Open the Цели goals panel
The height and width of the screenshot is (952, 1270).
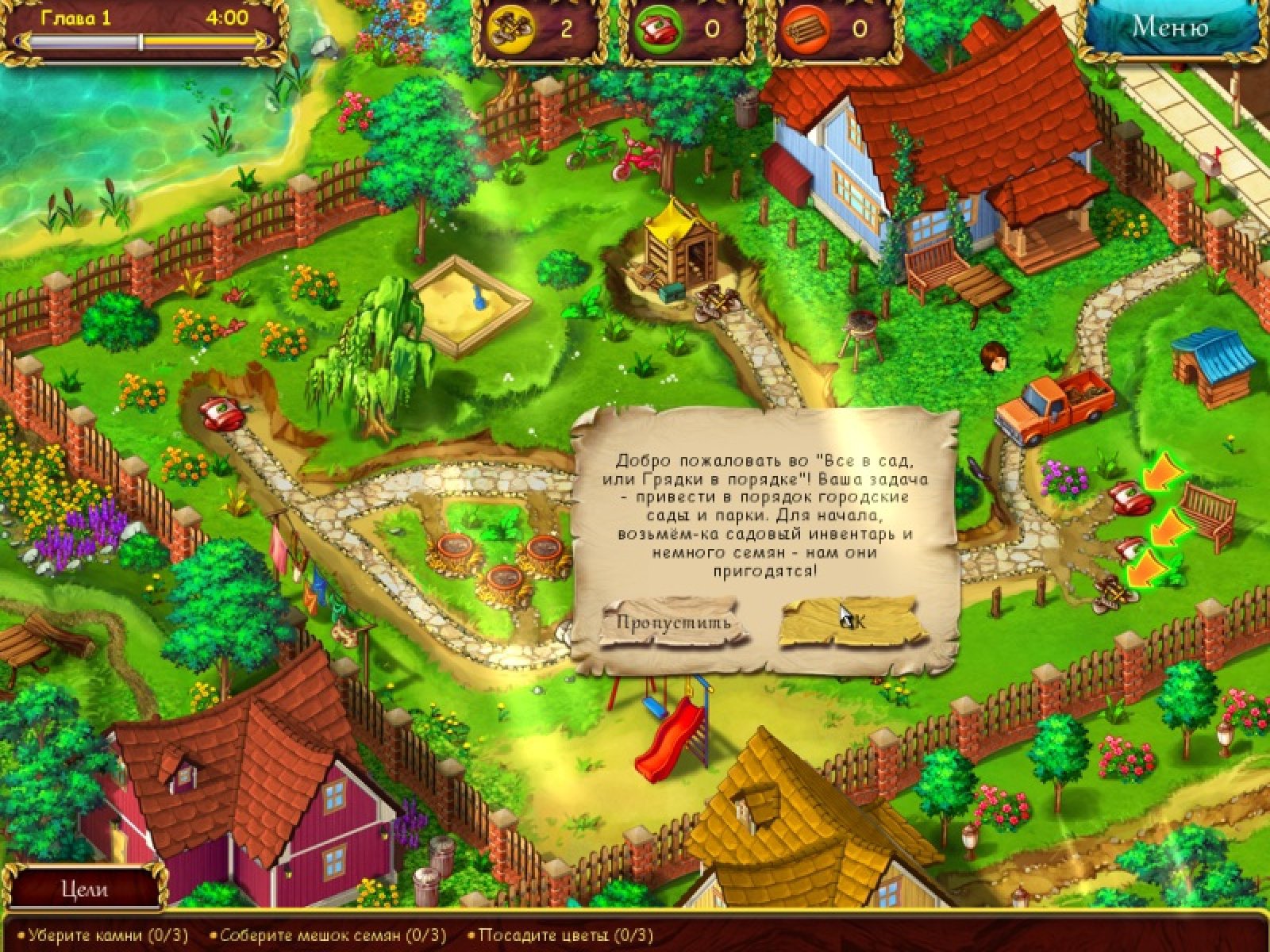pos(83,889)
